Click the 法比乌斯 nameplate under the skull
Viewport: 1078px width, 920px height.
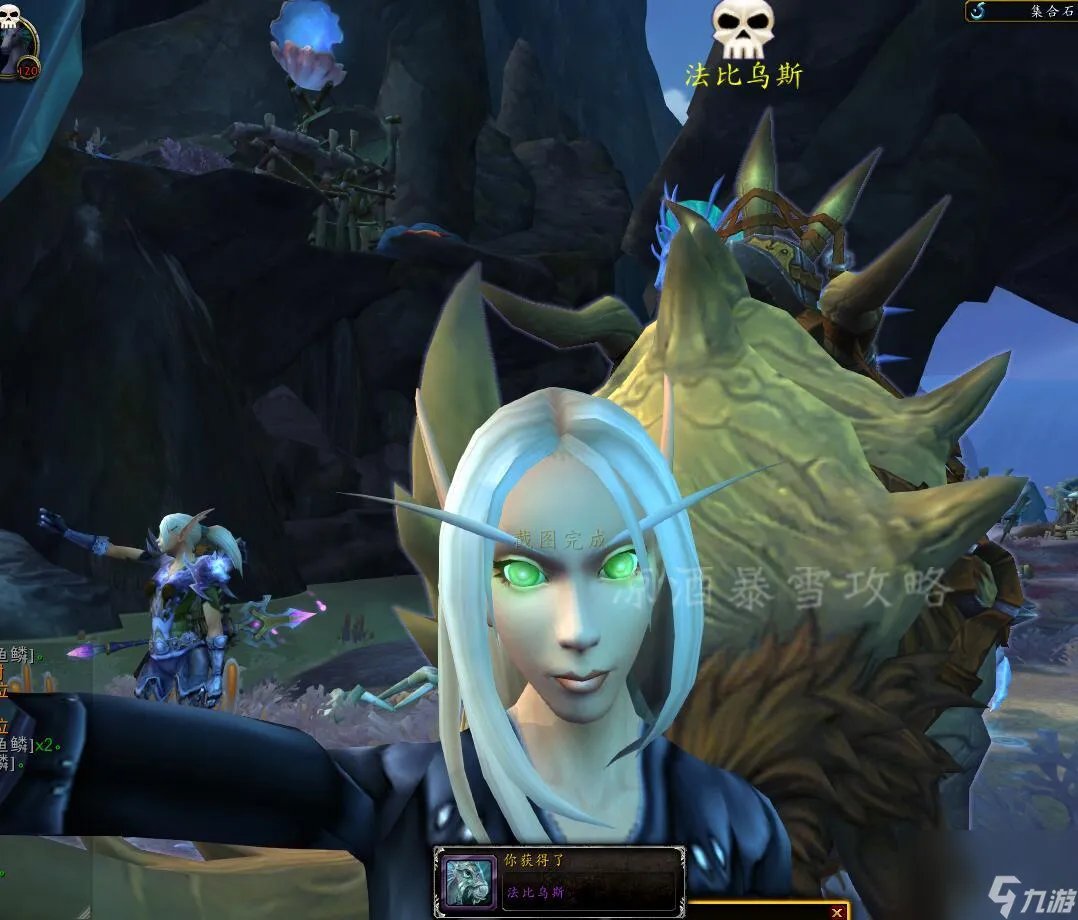[743, 75]
